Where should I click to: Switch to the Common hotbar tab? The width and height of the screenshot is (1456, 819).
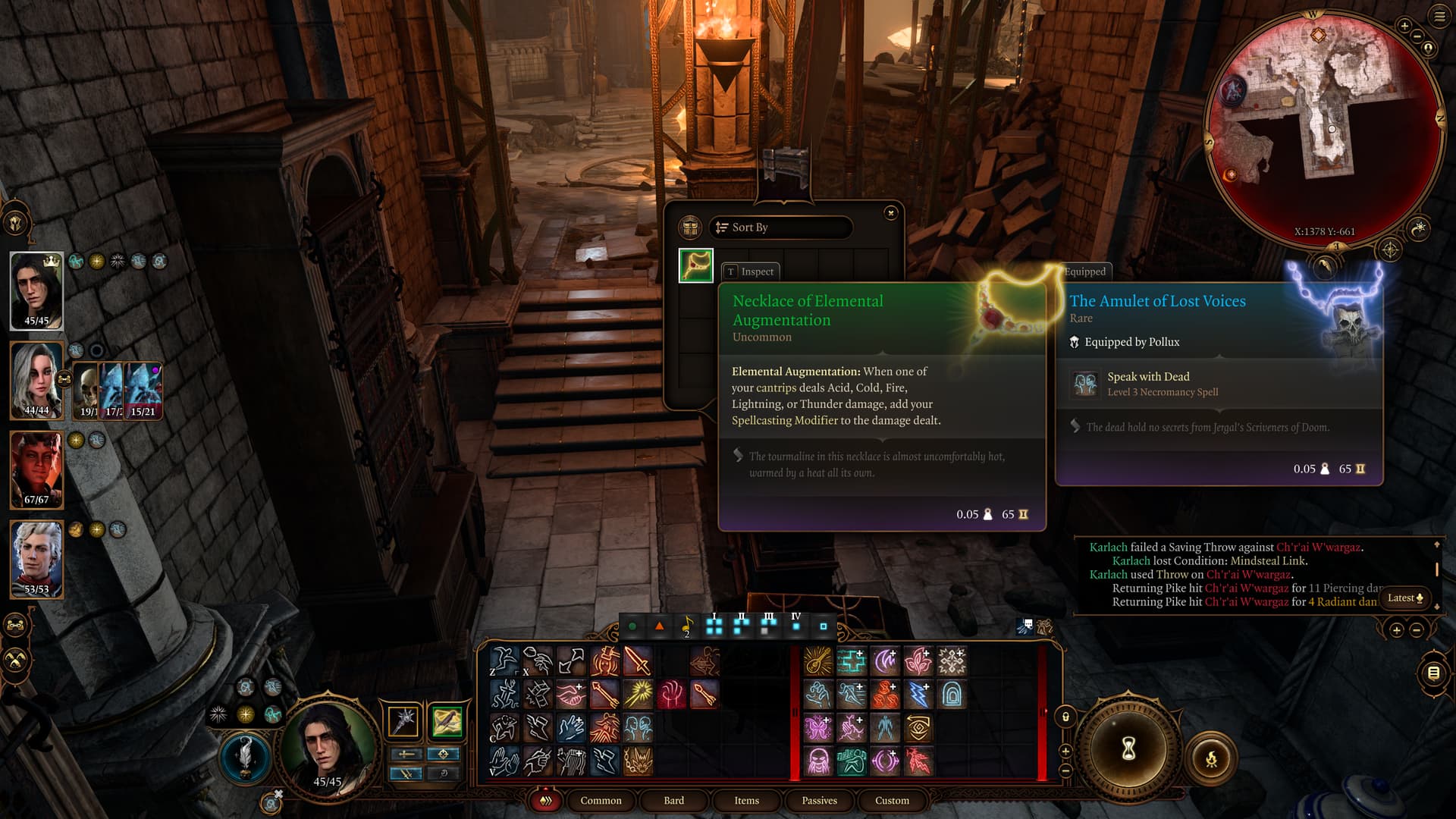click(601, 801)
